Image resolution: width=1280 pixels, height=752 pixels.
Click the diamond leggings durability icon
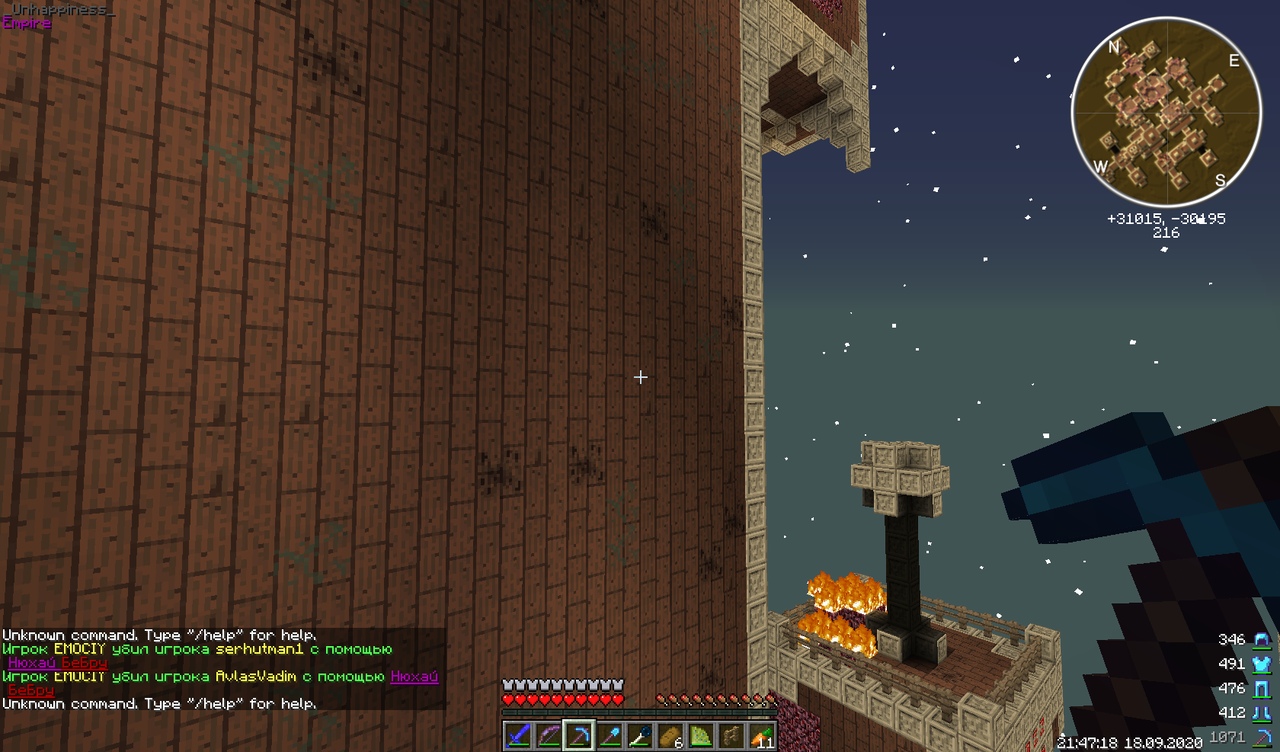pyautogui.click(x=1261, y=688)
